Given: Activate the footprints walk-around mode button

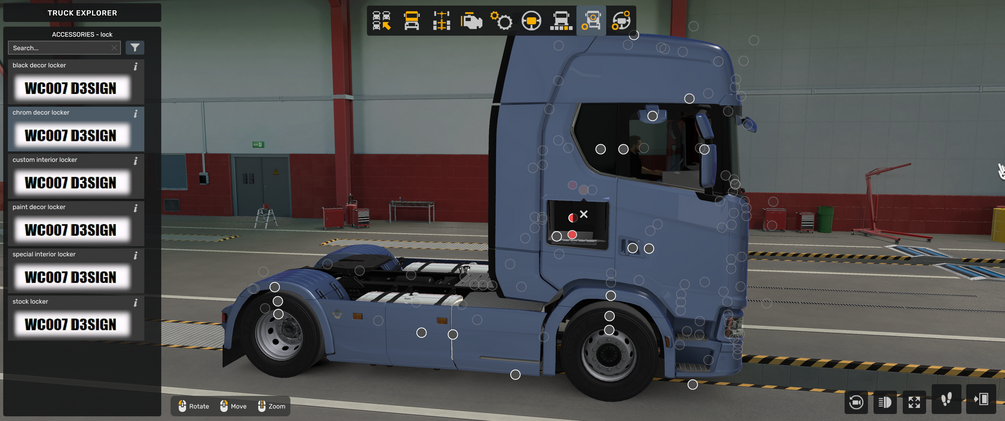Looking at the screenshot, I should click(946, 400).
